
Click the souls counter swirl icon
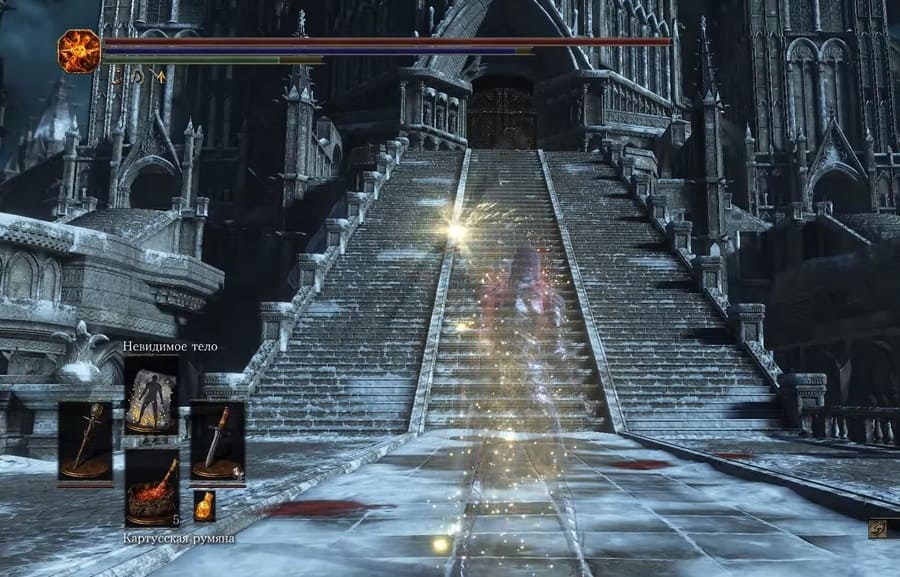[x=878, y=529]
